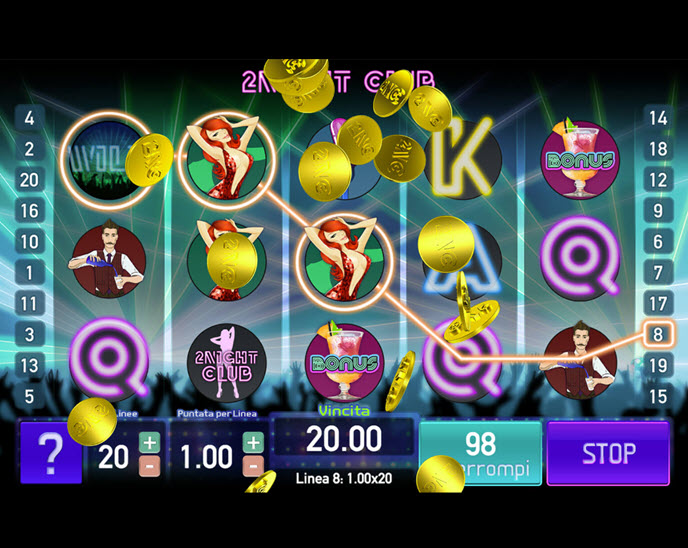Screen dimensions: 688x548
Task: Show payline number 20
Action: coord(29,180)
